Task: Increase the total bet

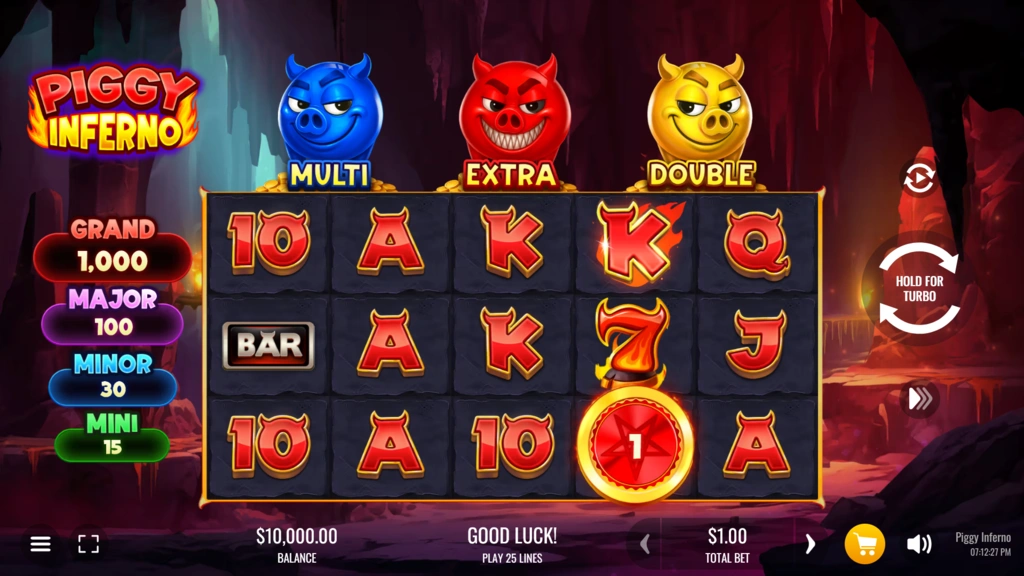Action: (810, 544)
